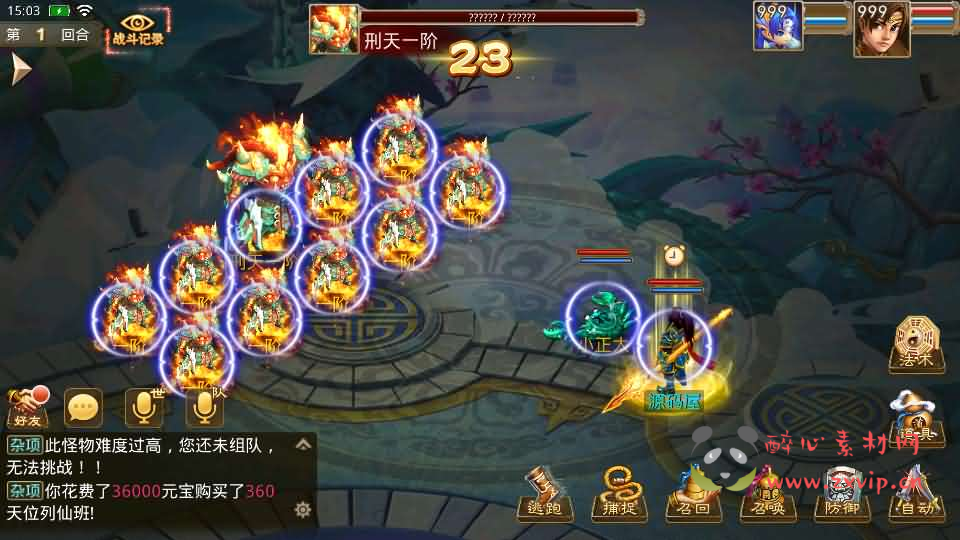Open the 好友 friends list
The height and width of the screenshot is (540, 960).
click(x=29, y=406)
